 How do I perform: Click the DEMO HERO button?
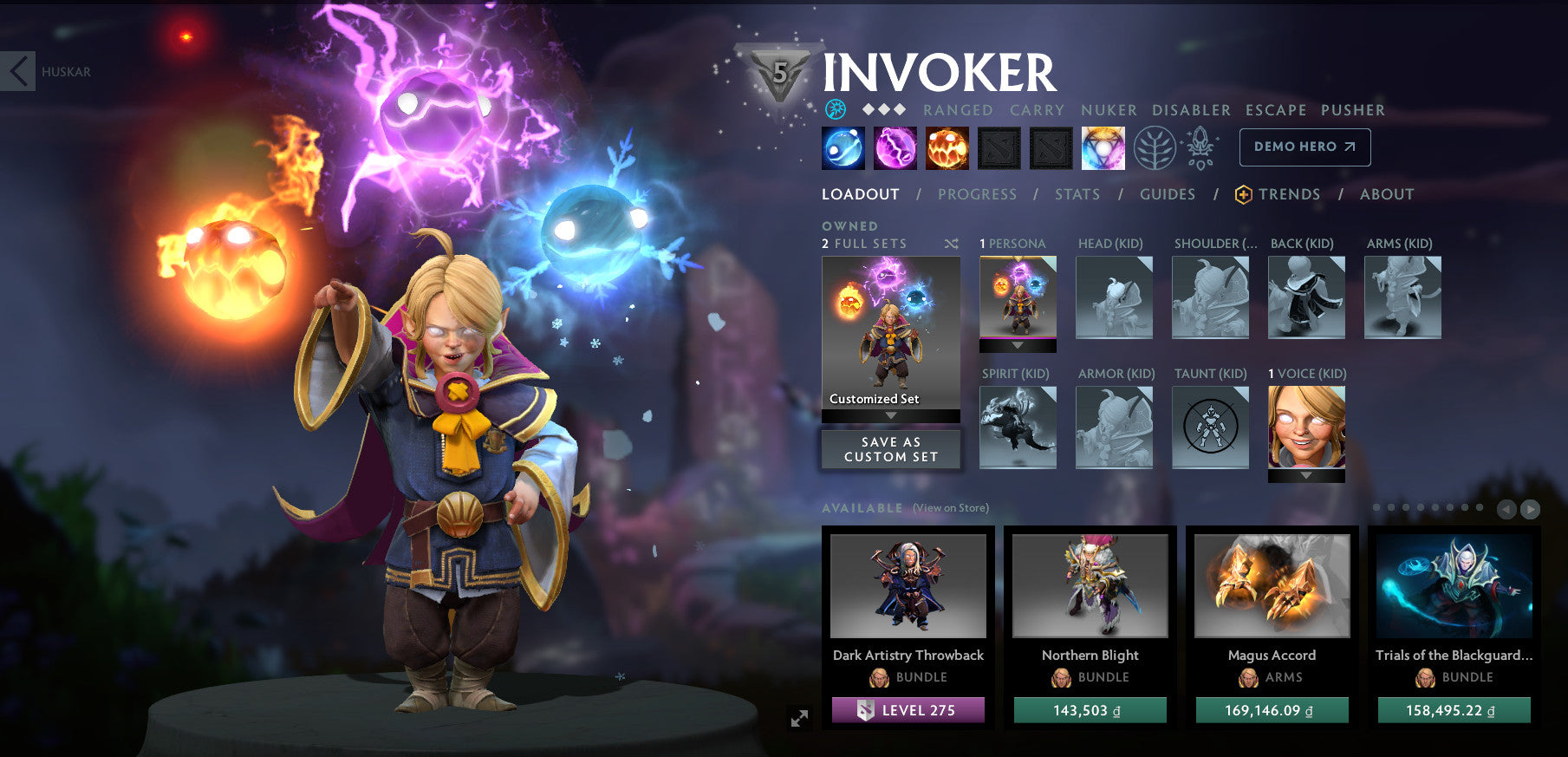[x=1304, y=147]
